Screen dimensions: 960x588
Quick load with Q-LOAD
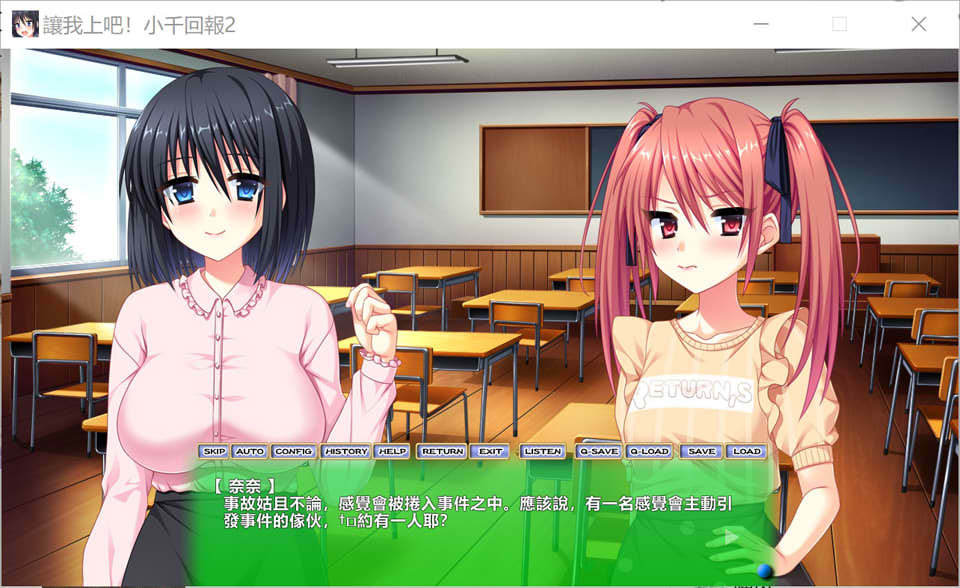[649, 451]
